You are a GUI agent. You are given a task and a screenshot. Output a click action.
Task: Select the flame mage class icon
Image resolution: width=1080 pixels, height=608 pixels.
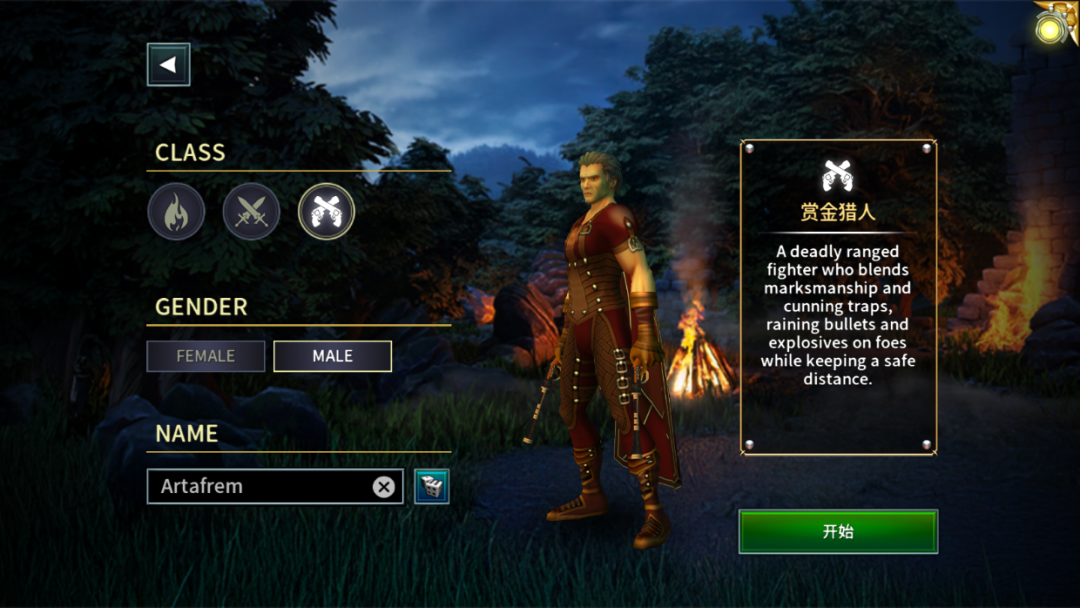[177, 212]
